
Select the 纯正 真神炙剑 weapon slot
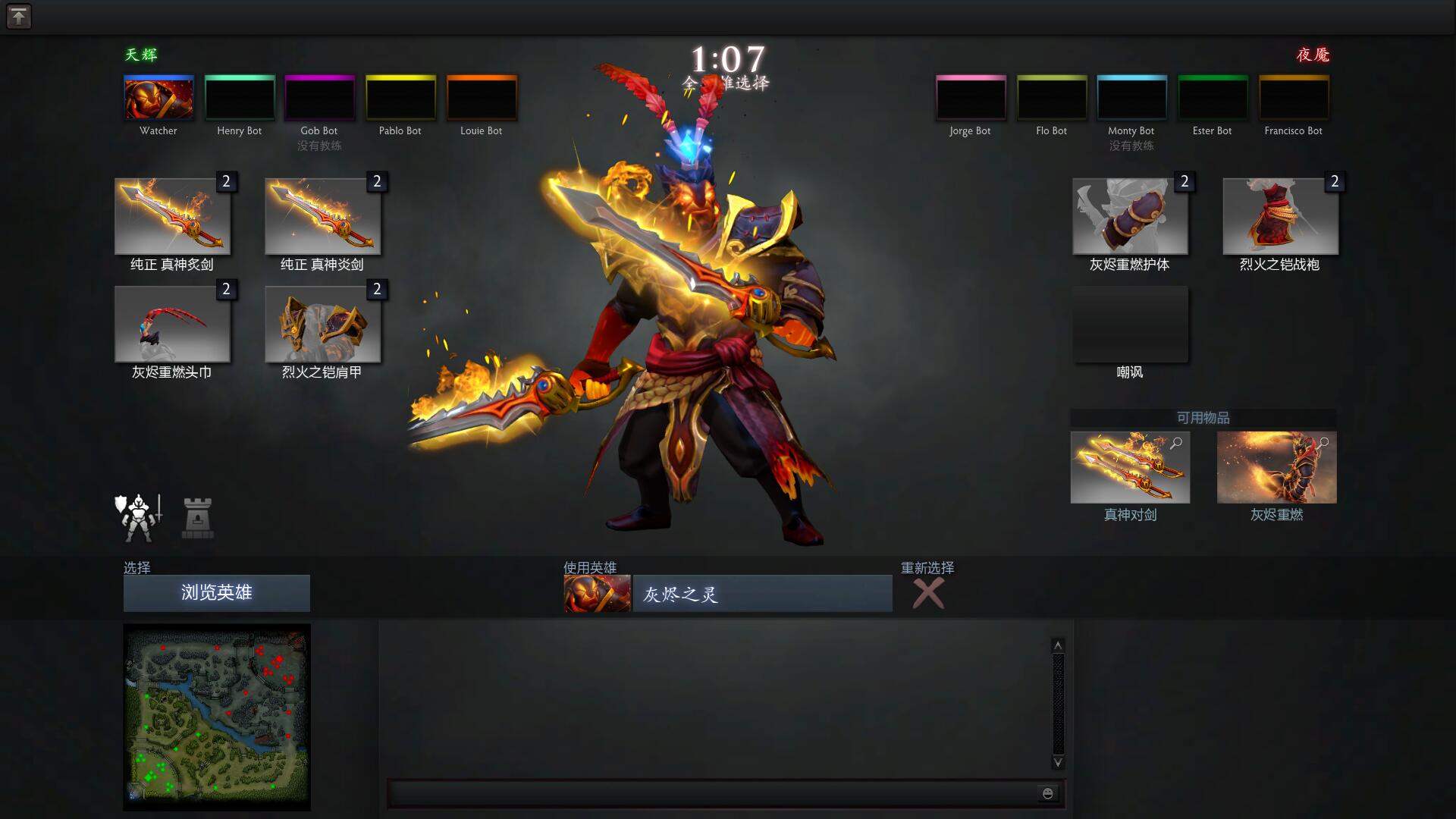[x=172, y=217]
